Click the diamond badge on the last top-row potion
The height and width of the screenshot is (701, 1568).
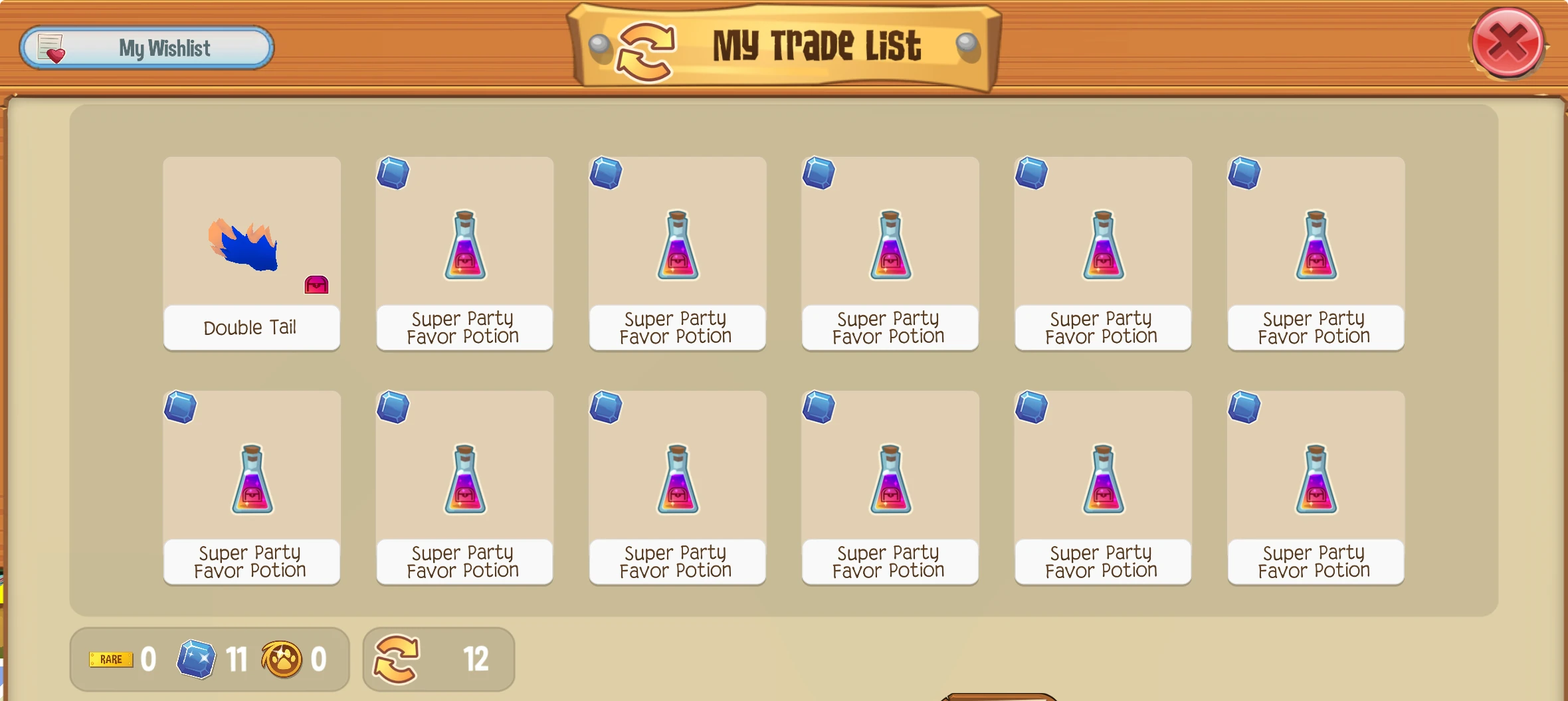click(1245, 173)
